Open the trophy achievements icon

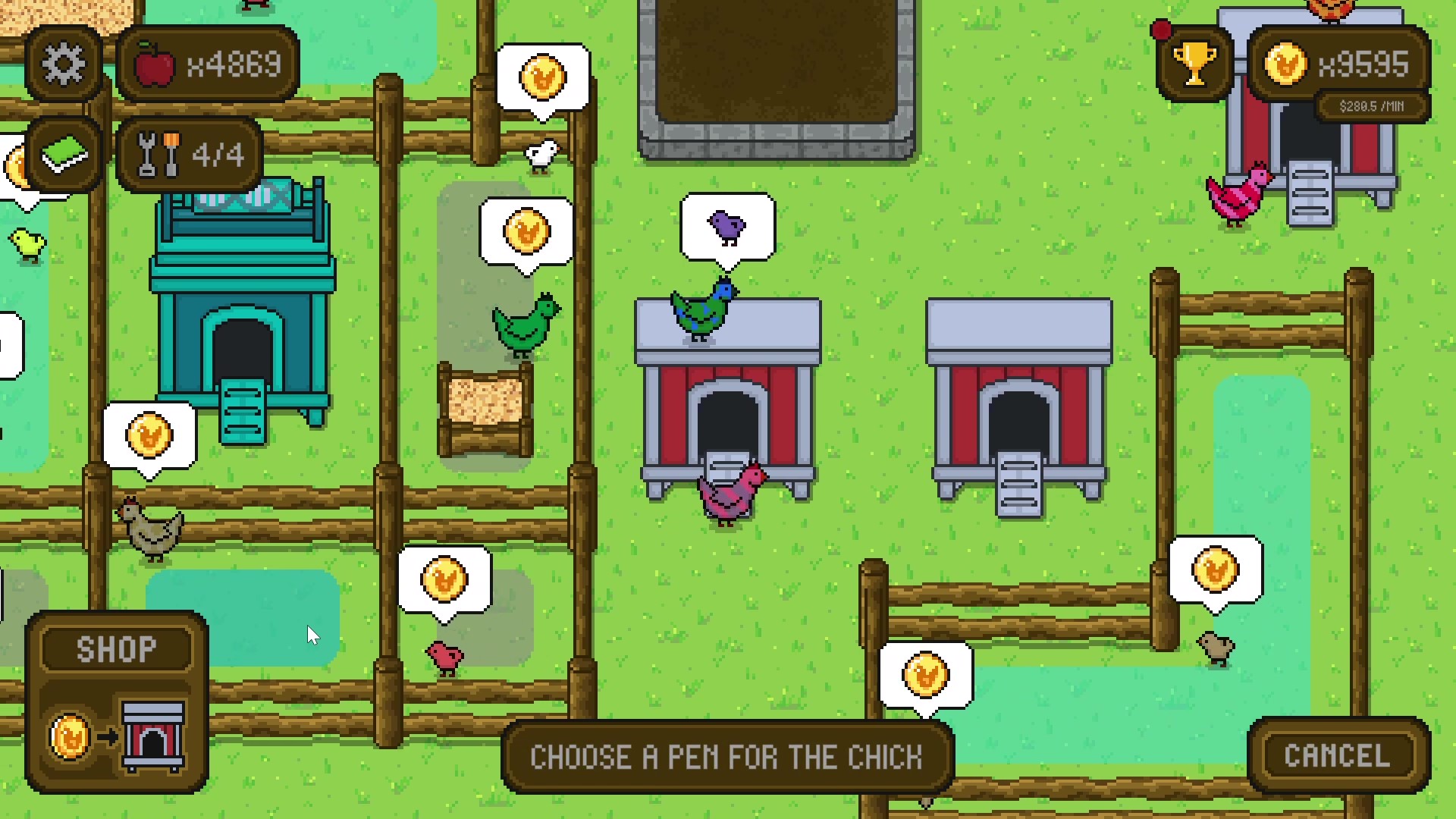[x=1193, y=63]
